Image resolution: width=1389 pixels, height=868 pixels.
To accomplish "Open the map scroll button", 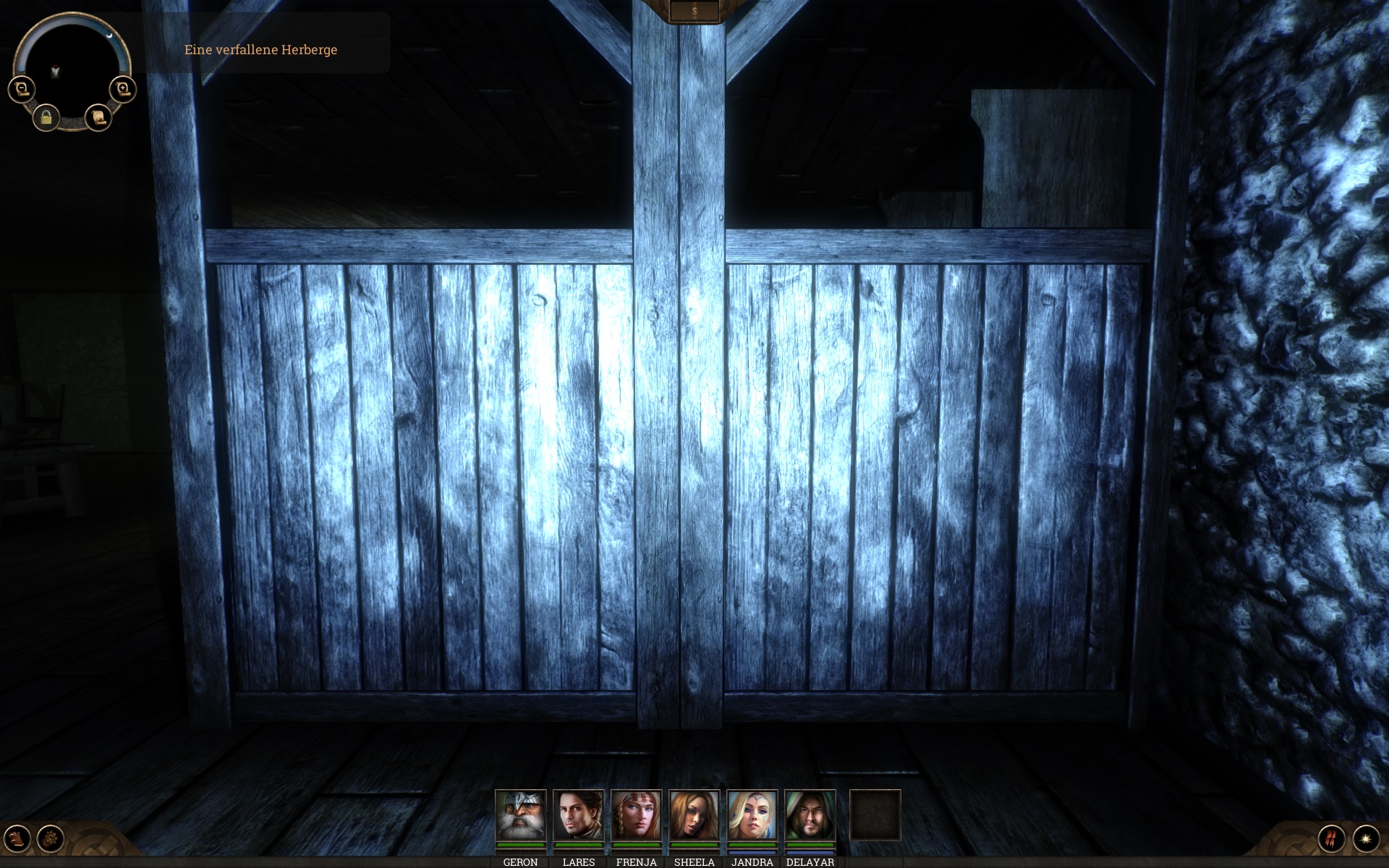I will [x=98, y=116].
